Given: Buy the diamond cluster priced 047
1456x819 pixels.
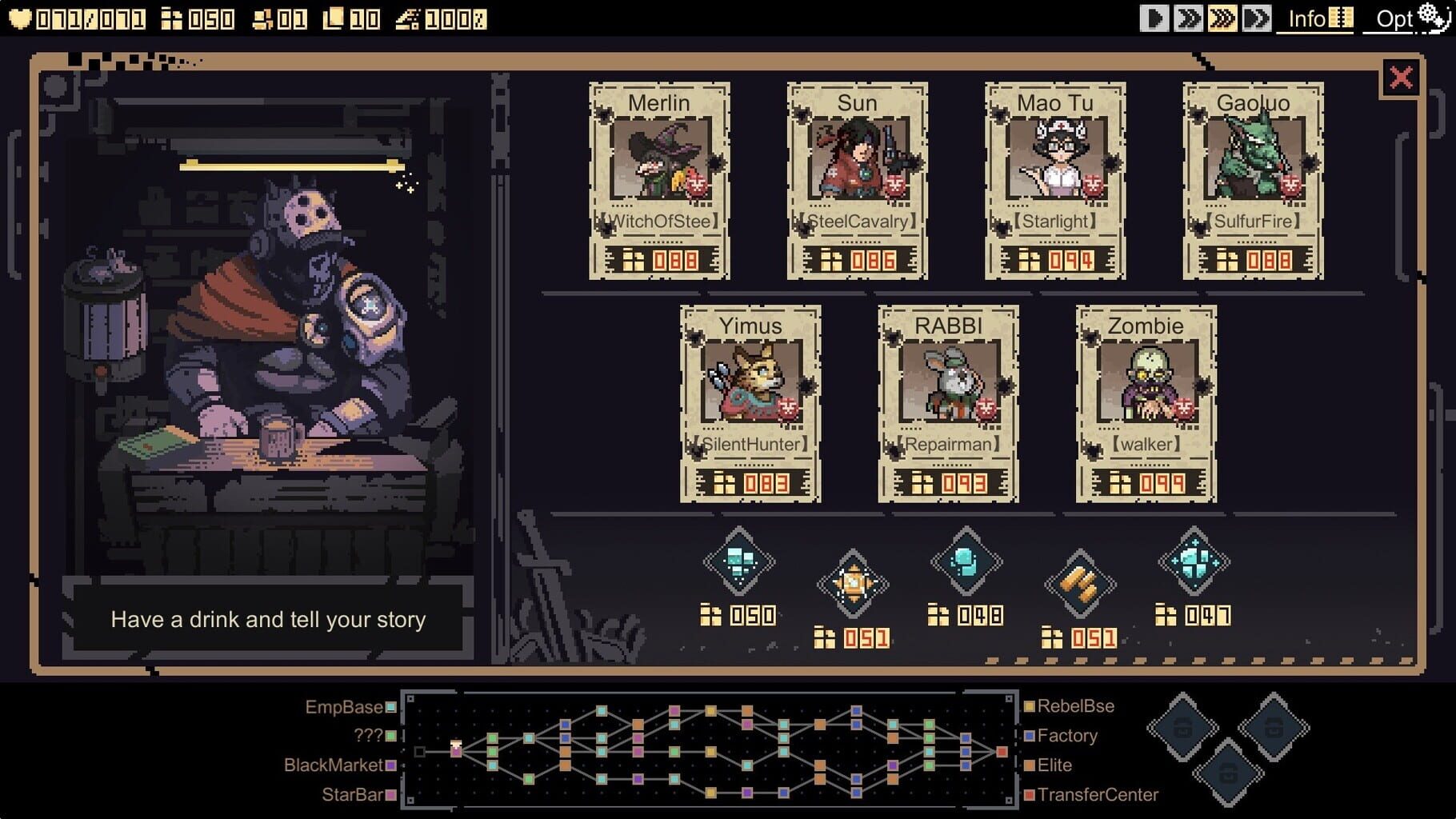Looking at the screenshot, I should [1194, 561].
